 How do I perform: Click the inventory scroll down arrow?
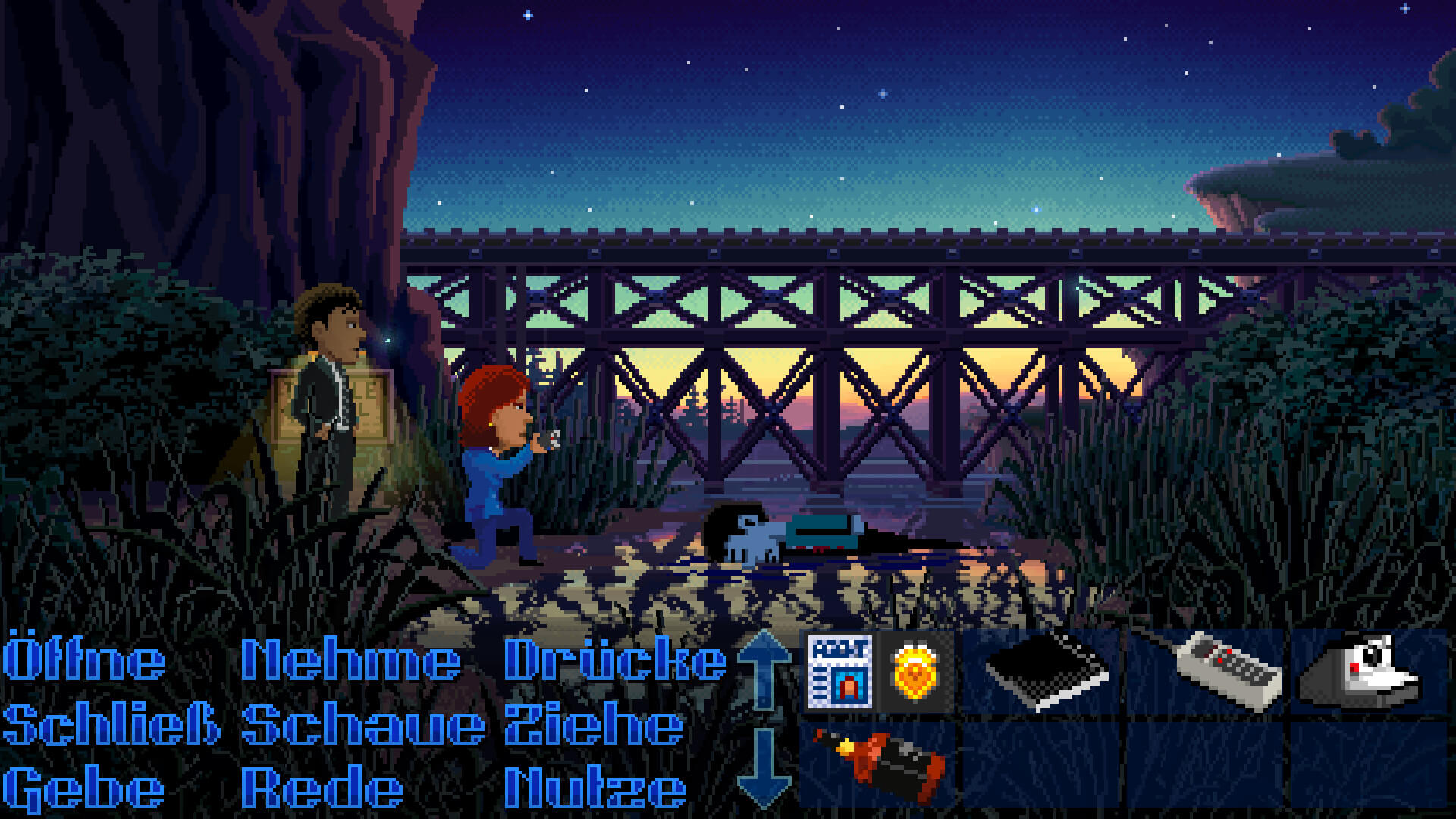pyautogui.click(x=764, y=767)
